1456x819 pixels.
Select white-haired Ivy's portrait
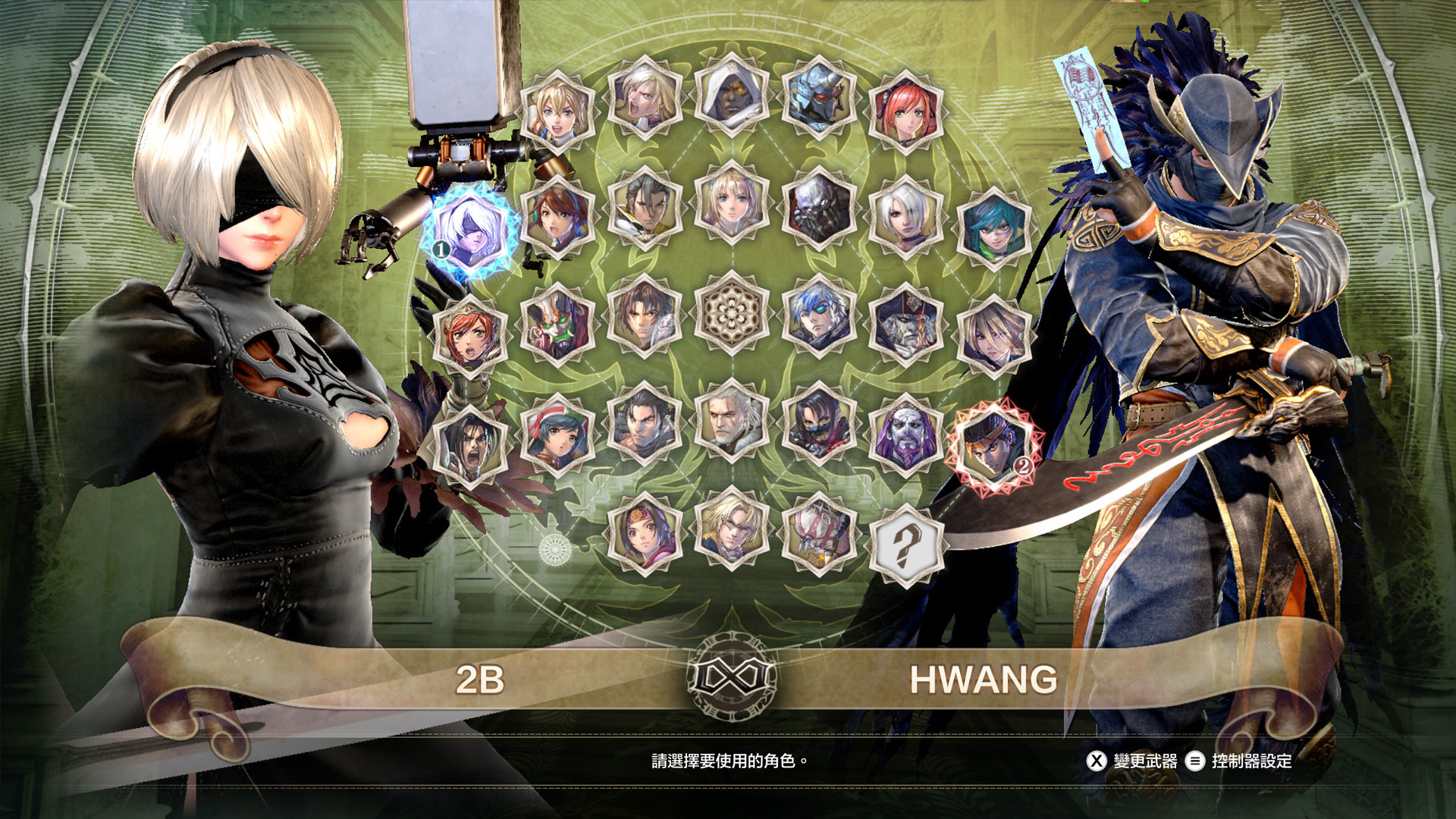coord(906,216)
